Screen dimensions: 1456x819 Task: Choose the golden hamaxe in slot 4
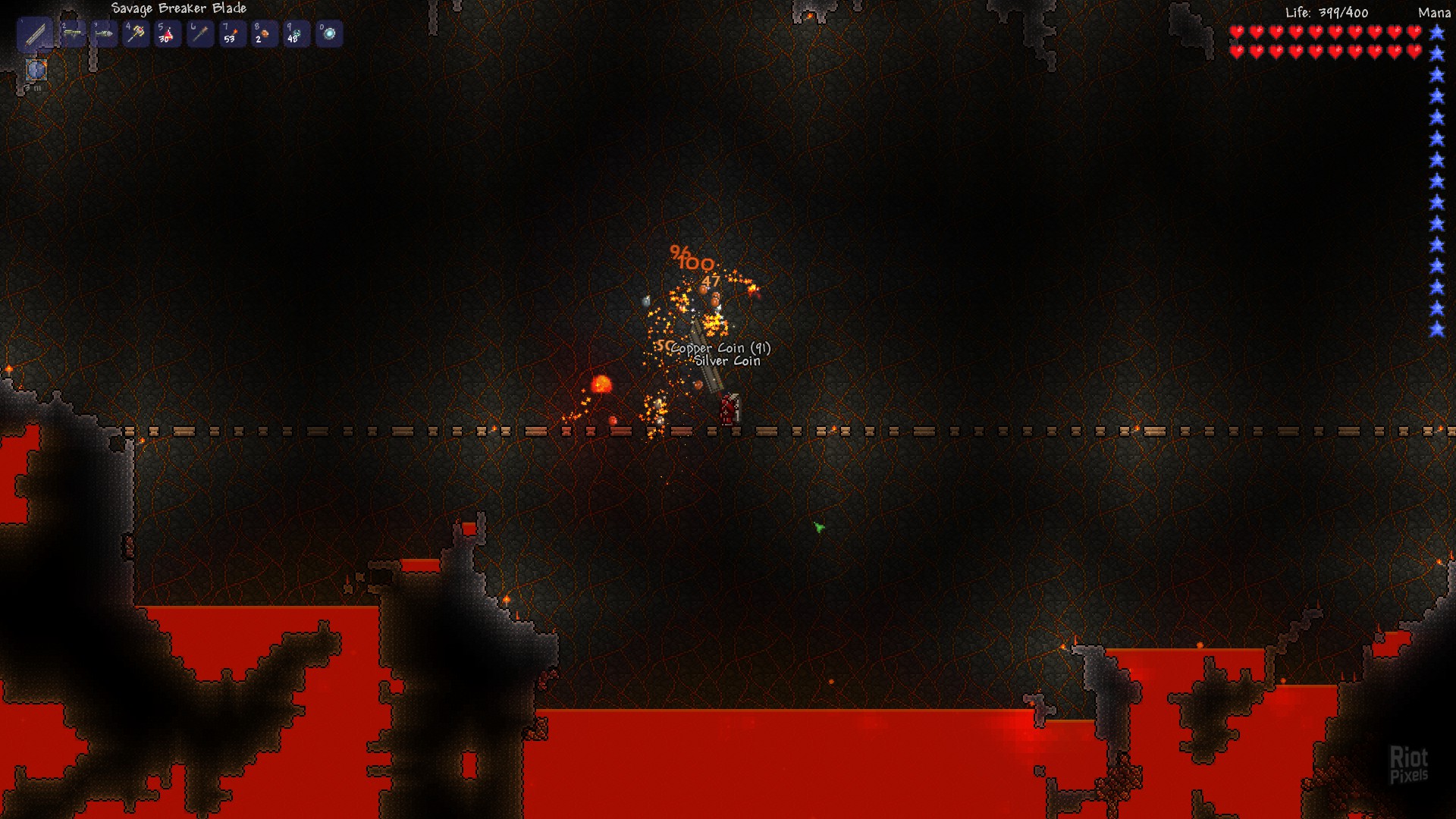click(x=136, y=34)
